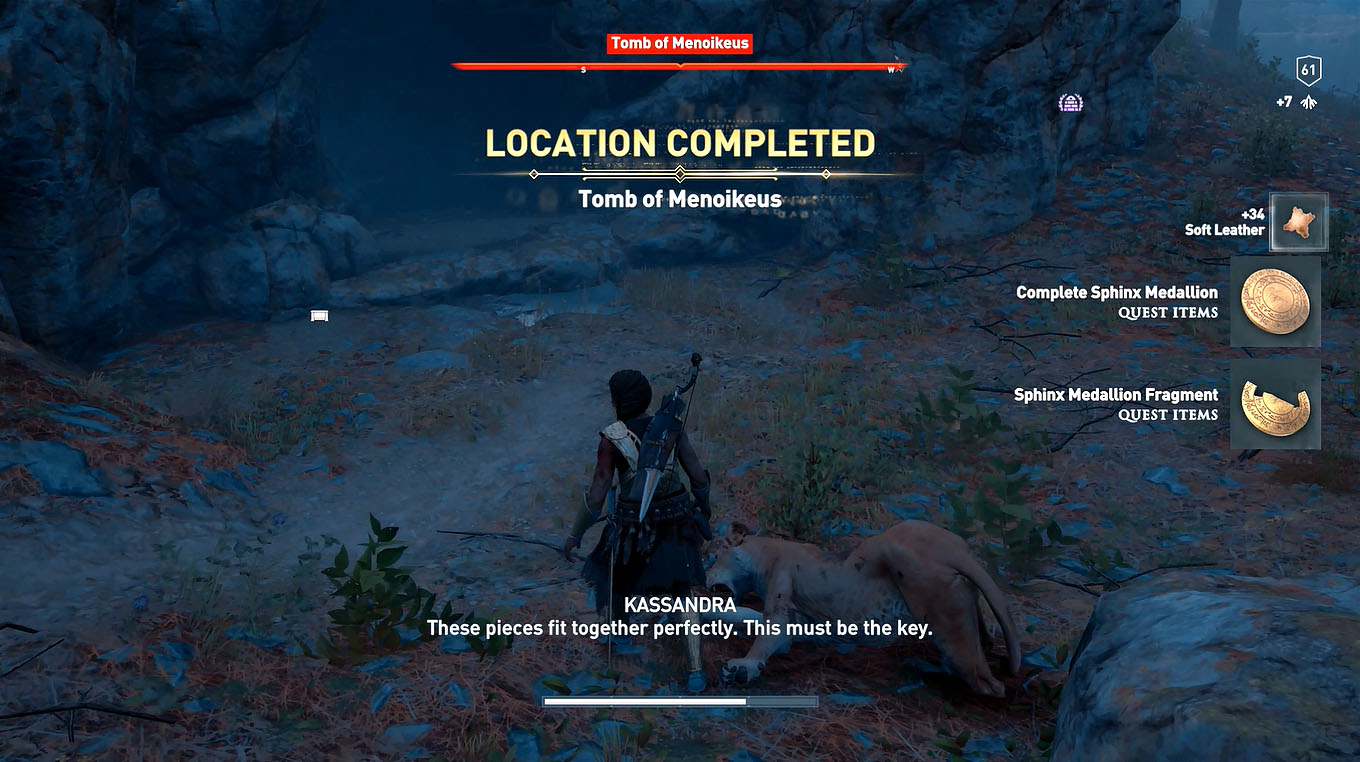Viewport: 1360px width, 762px height.
Task: Click the KASSANDRA speaker name
Action: (680, 605)
